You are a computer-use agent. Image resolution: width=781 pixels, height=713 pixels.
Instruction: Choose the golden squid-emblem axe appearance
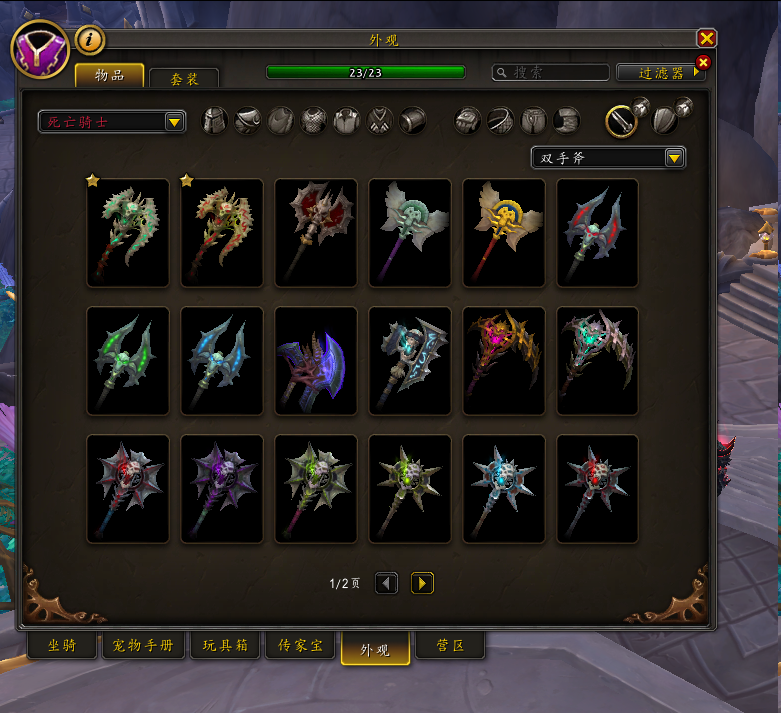point(504,233)
